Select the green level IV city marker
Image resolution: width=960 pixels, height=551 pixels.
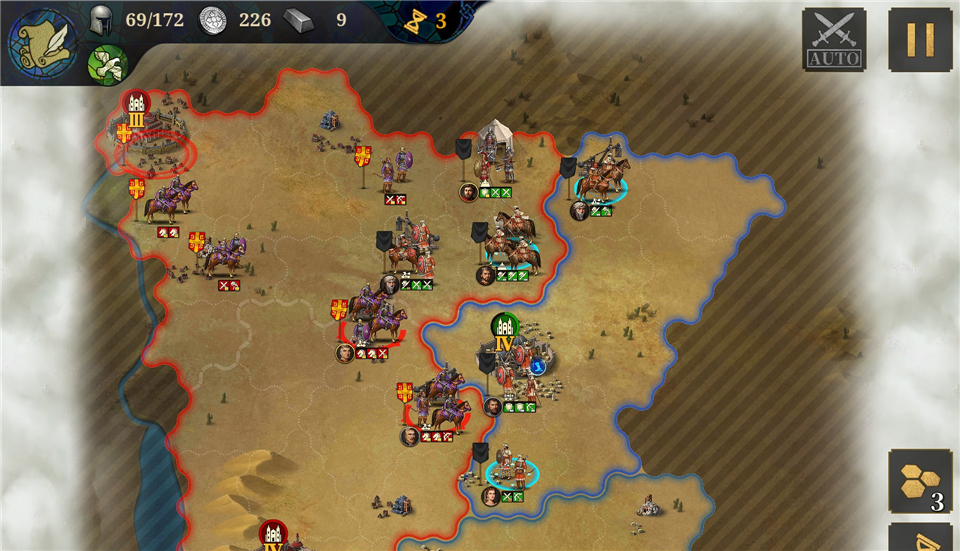click(505, 327)
